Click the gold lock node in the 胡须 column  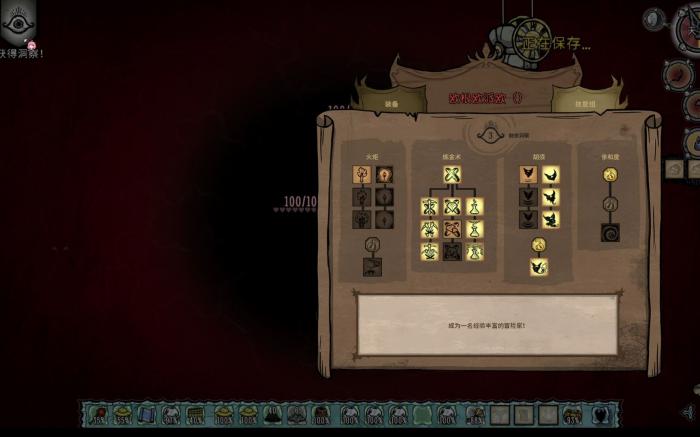click(538, 245)
